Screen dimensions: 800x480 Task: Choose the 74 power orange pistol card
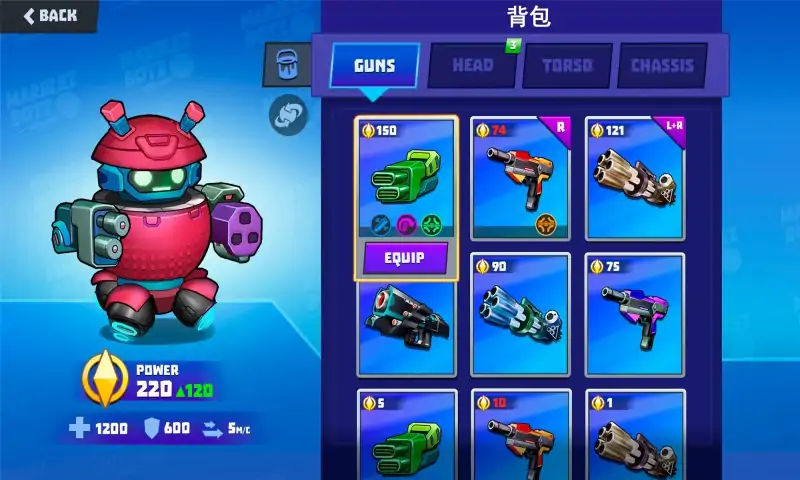(520, 178)
